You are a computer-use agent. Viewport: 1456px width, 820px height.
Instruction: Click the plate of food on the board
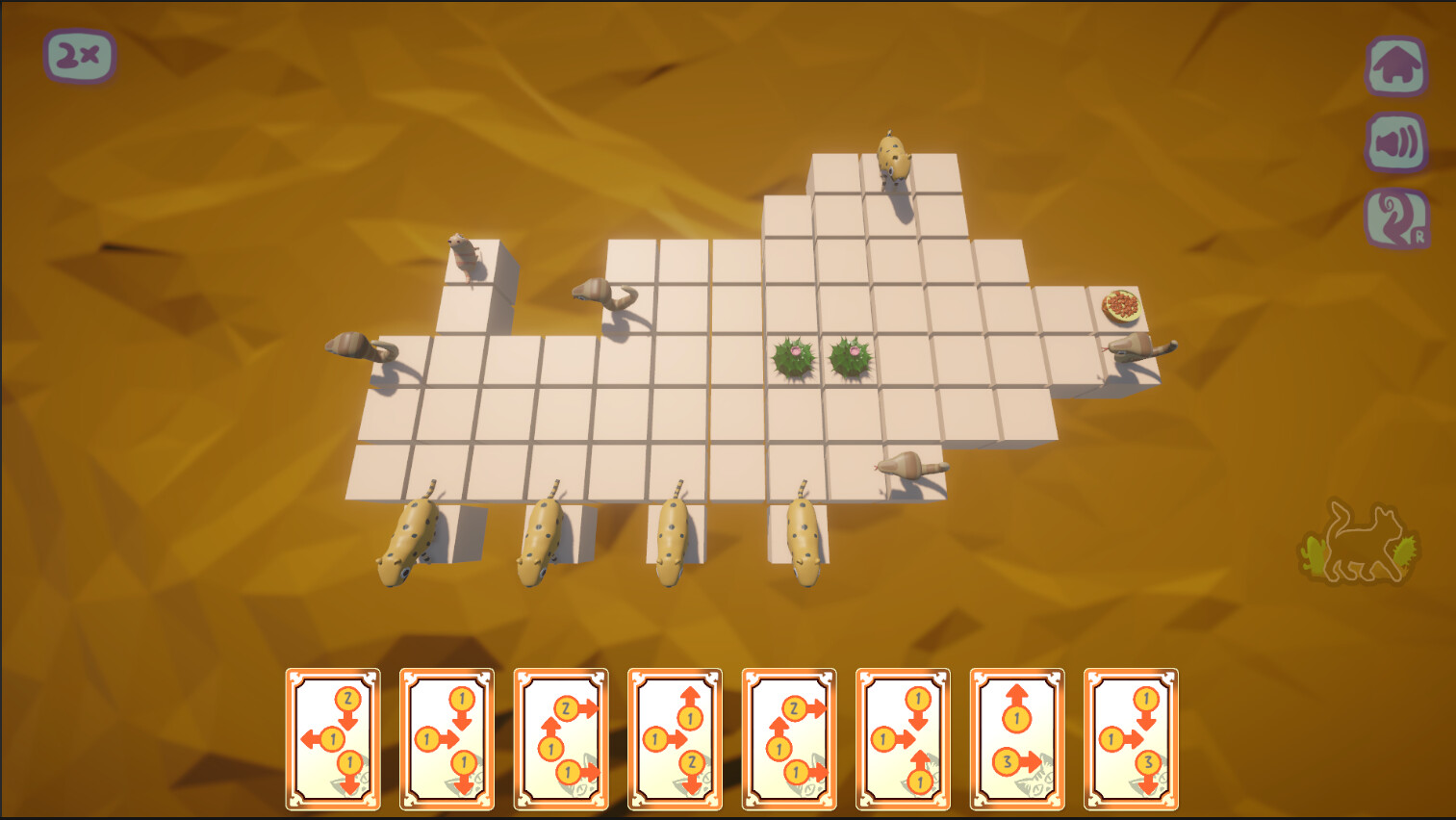click(x=1119, y=305)
